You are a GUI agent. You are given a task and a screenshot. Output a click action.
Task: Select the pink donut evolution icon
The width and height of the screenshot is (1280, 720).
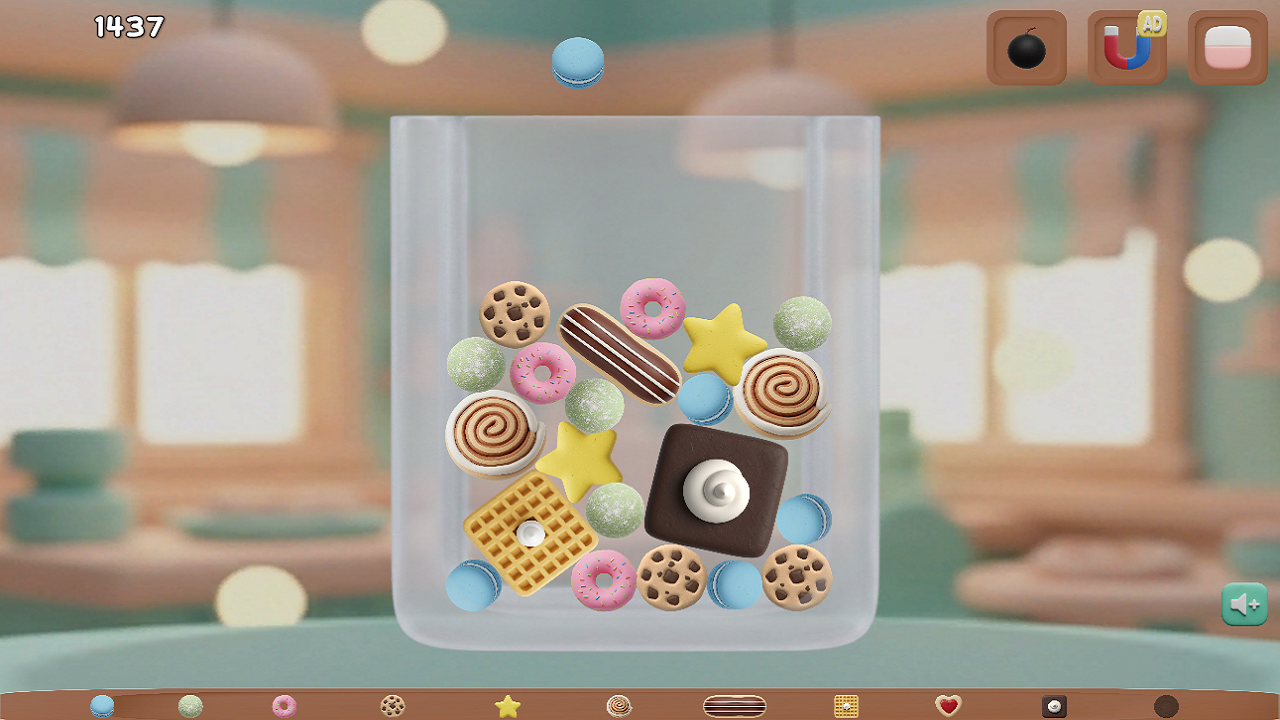coord(281,705)
